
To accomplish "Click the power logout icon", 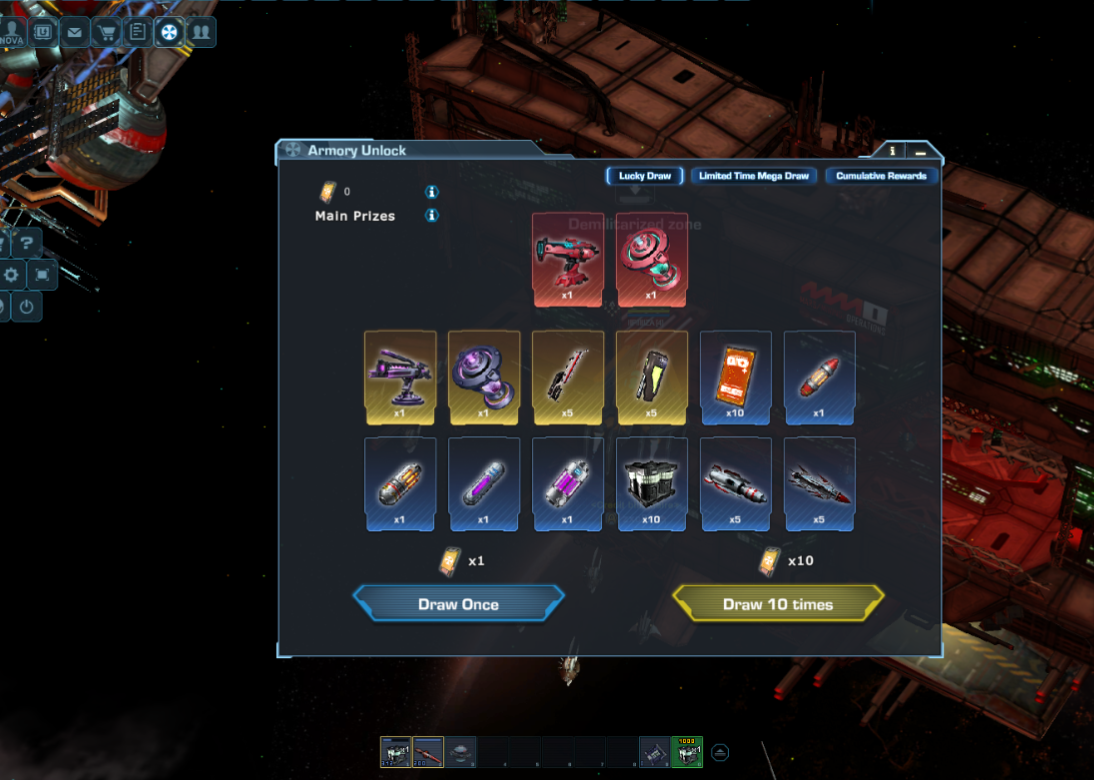I will coord(27,306).
